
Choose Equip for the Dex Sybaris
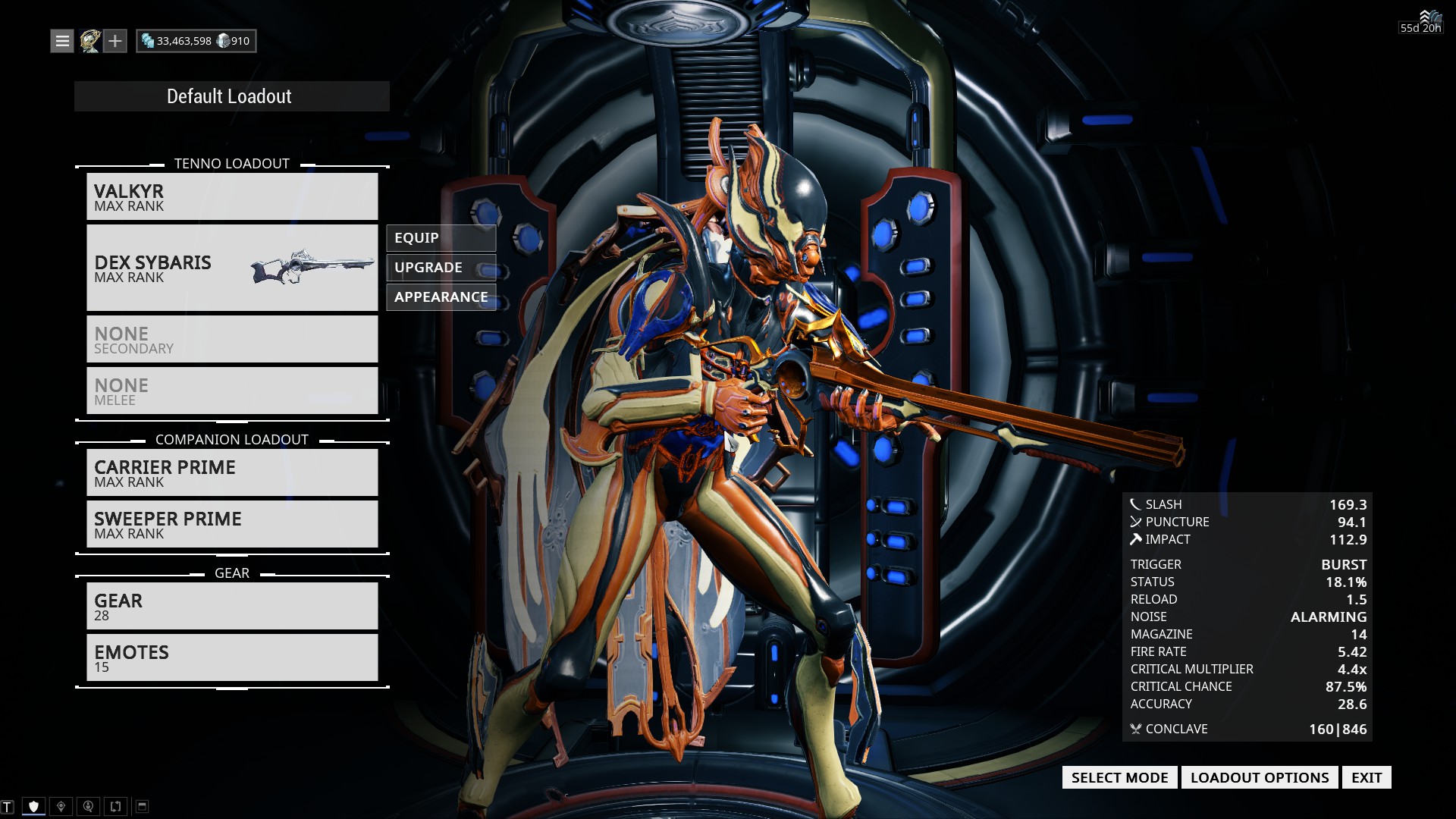pyautogui.click(x=441, y=238)
